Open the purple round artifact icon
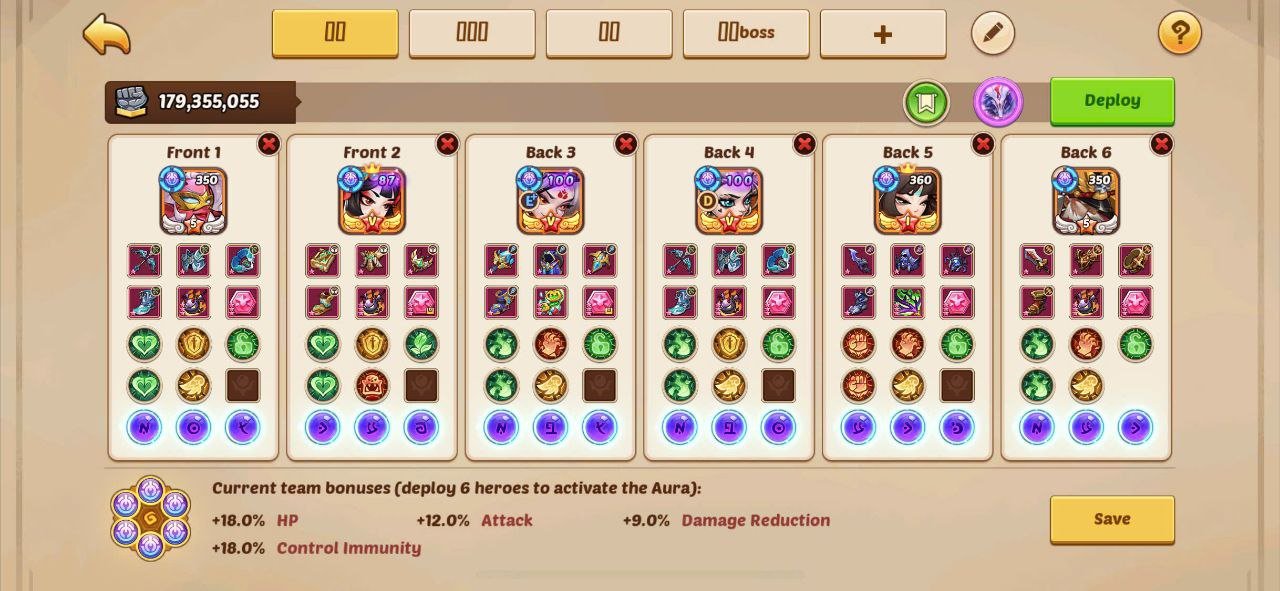The image size is (1280, 591). click(x=998, y=102)
